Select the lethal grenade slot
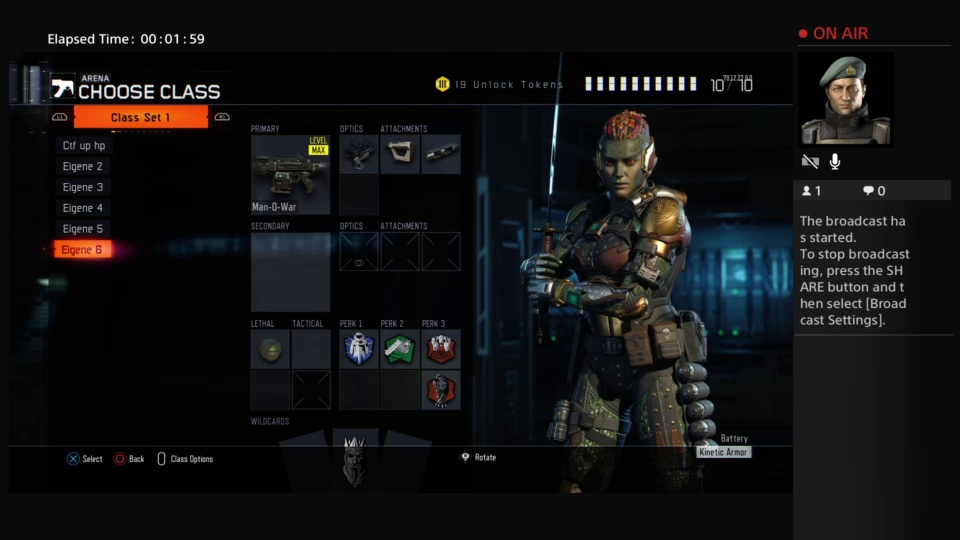Screen dimensions: 960x540 coord(270,350)
